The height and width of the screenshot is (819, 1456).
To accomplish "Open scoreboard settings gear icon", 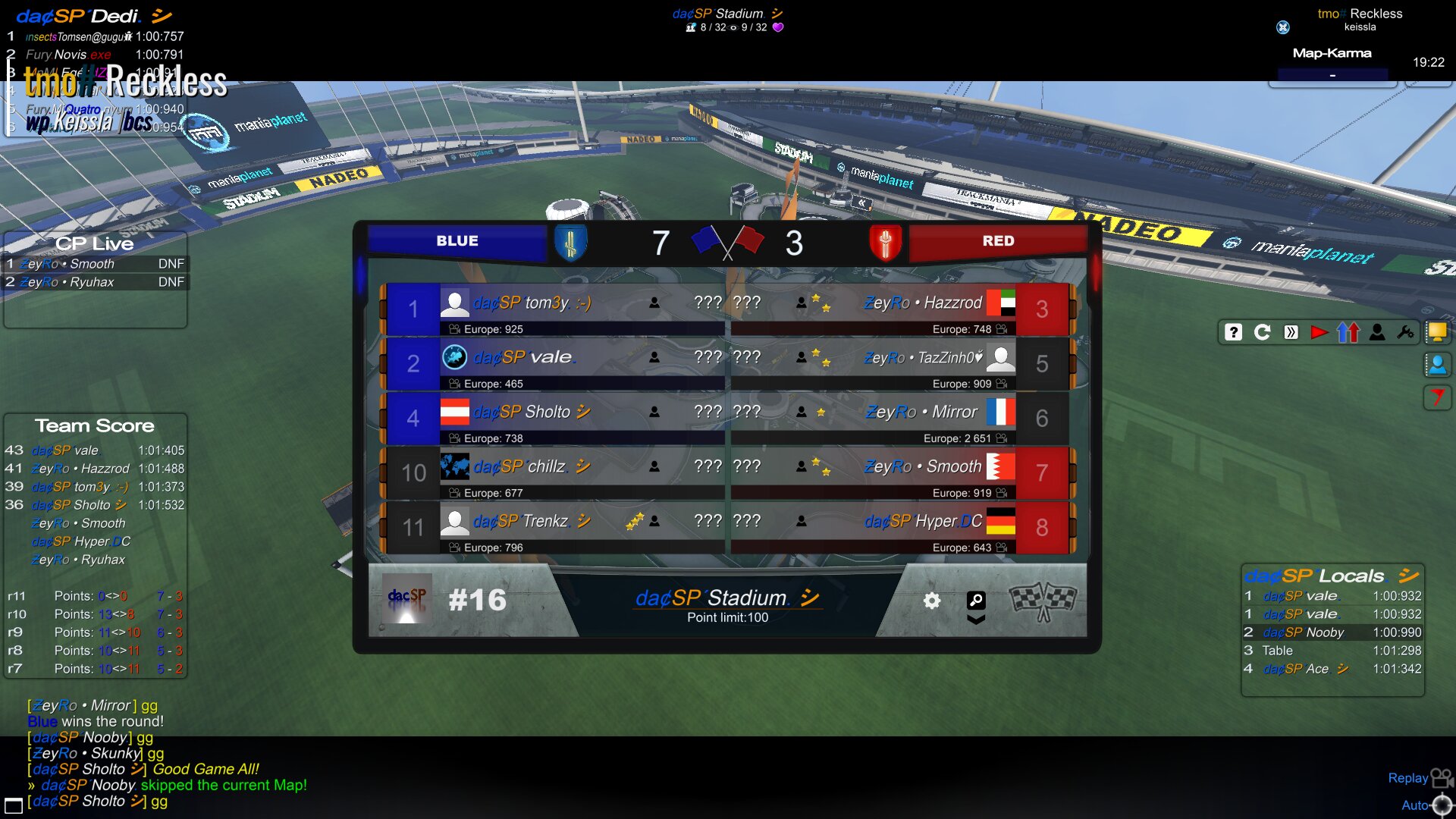I will click(932, 601).
